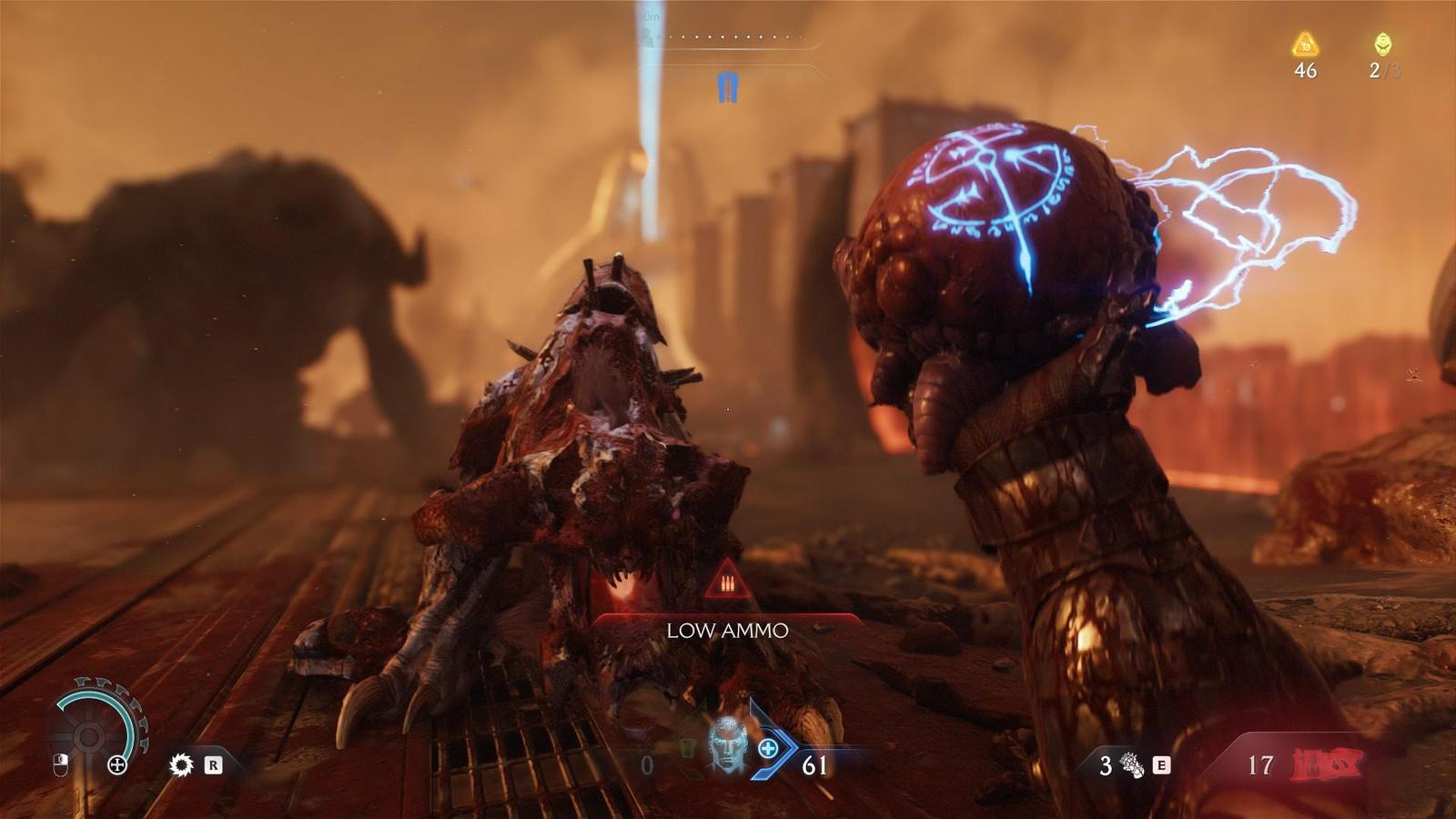The width and height of the screenshot is (1456, 819).
Task: Select the gauntlet melee charge icon
Action: coord(1132,764)
